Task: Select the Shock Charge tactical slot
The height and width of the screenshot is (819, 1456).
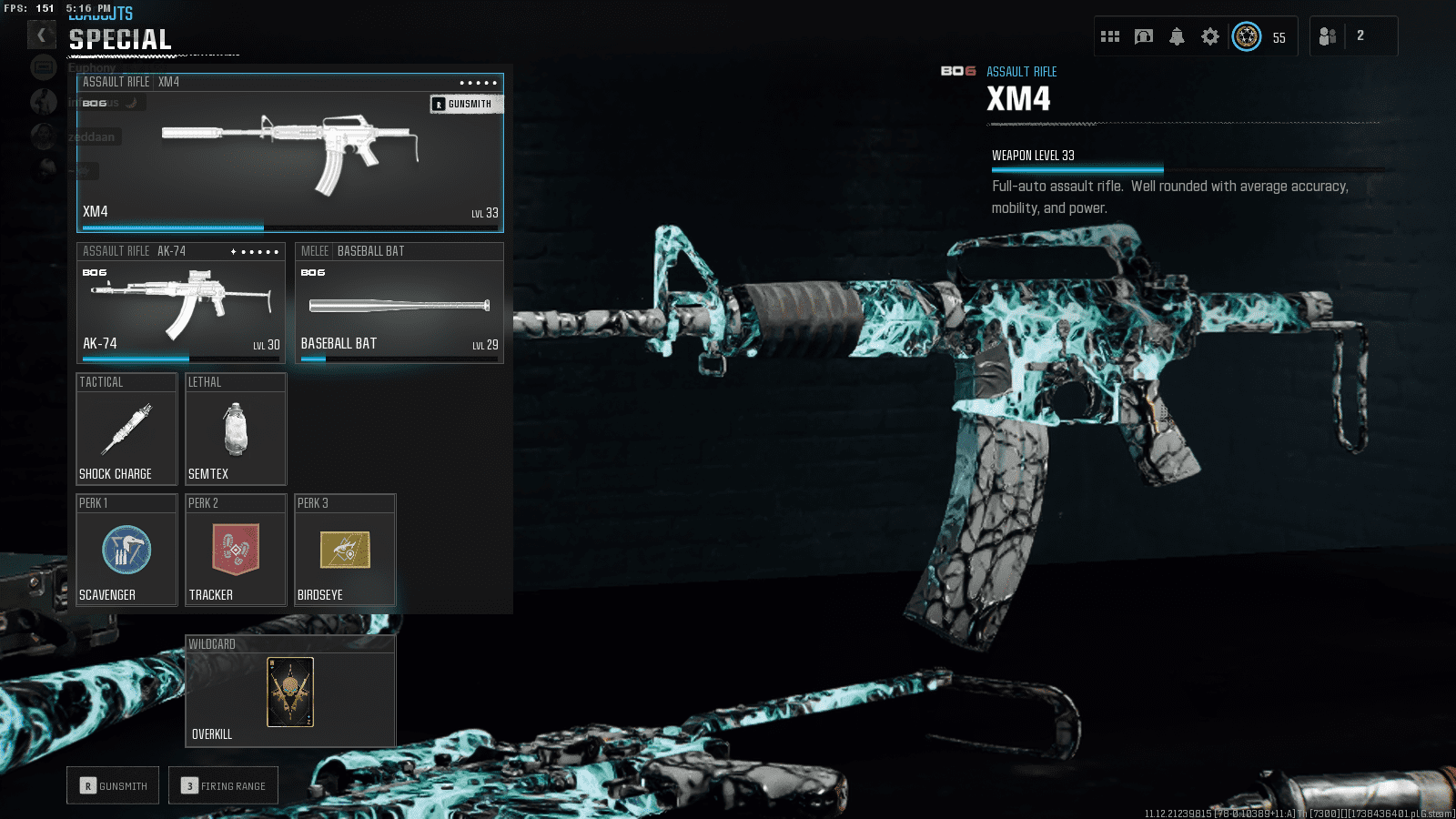Action: click(x=126, y=429)
